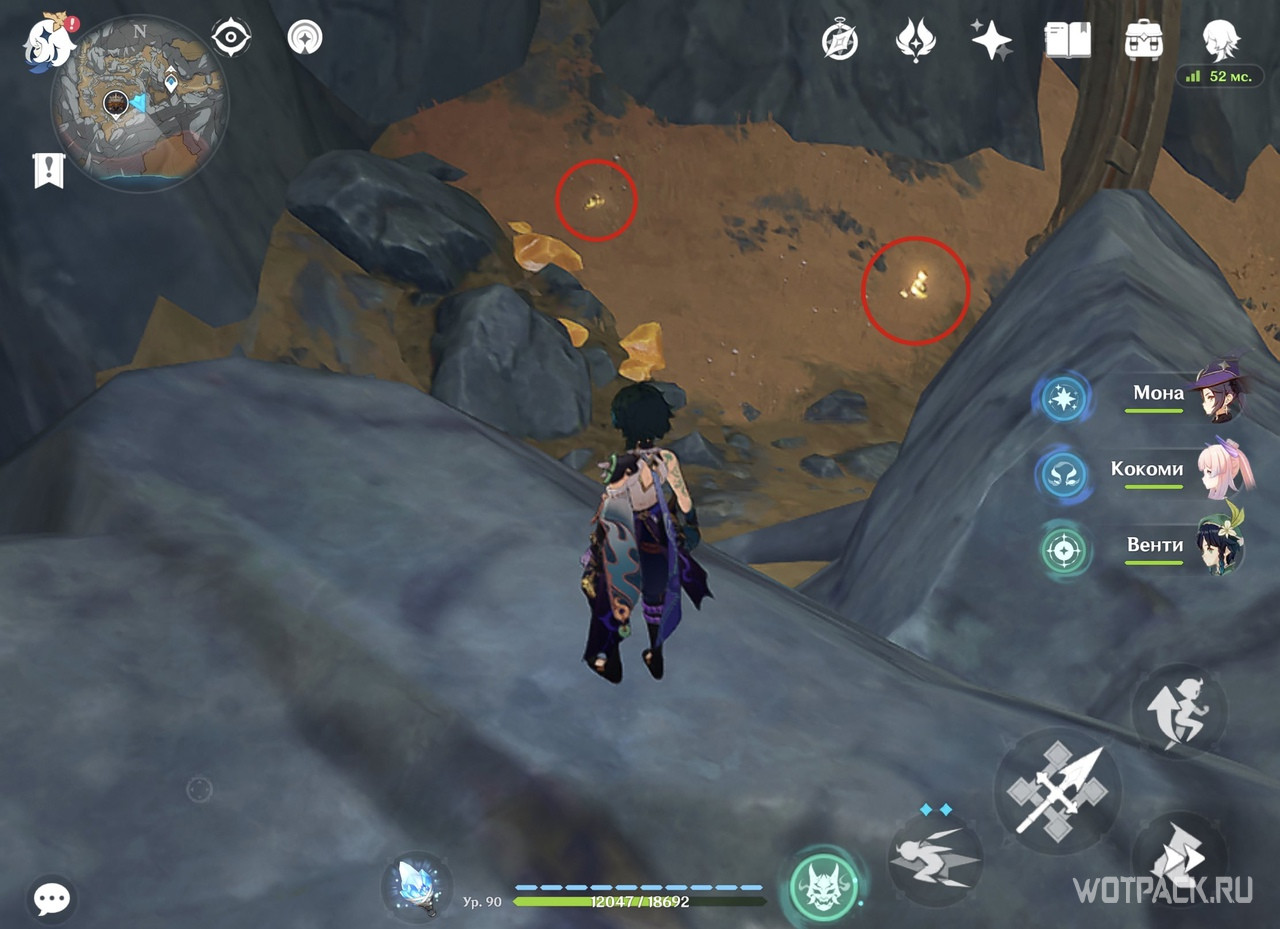Open the inventory backpack
1280x929 pixels.
coord(1143,40)
